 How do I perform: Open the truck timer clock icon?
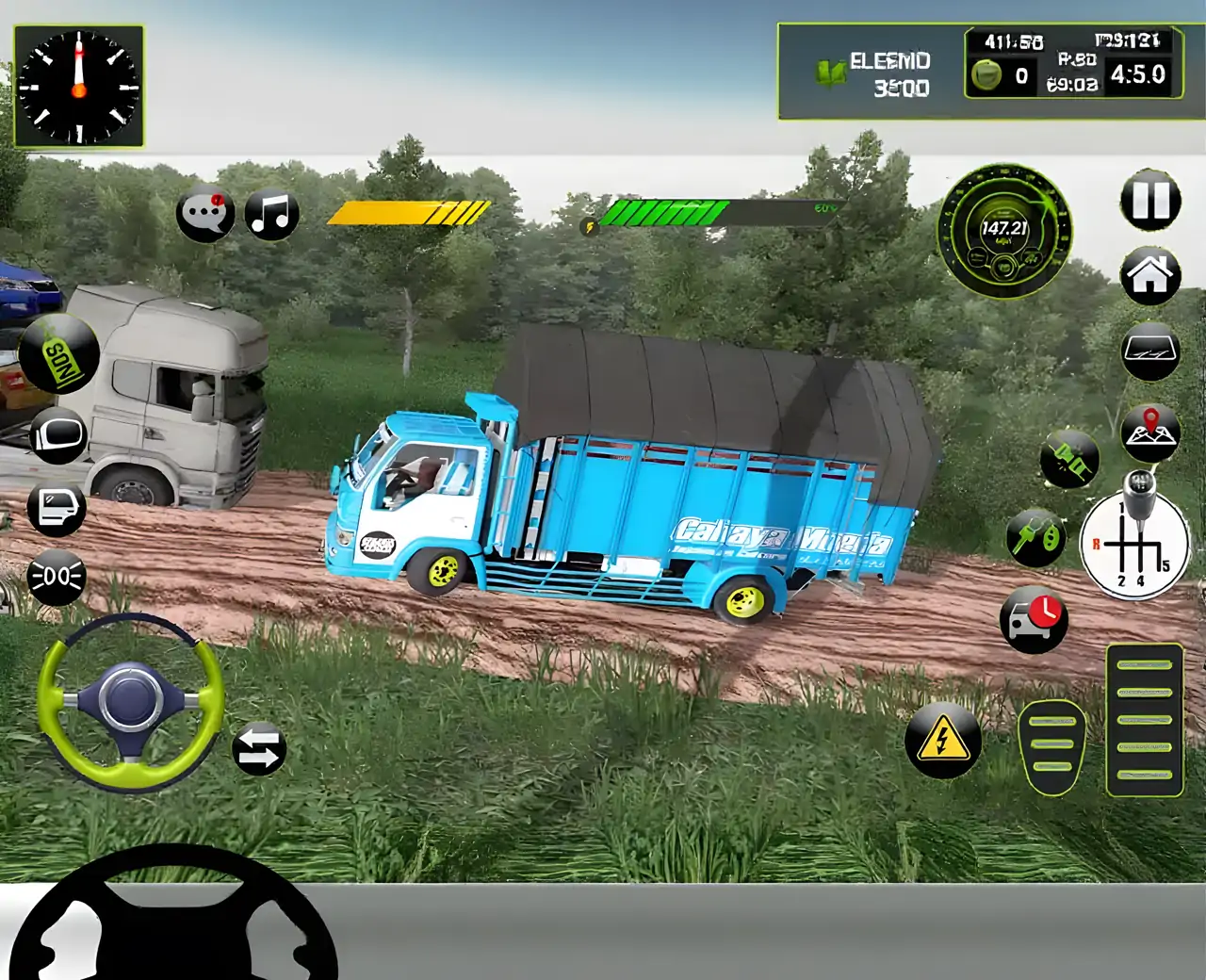[x=1034, y=618]
